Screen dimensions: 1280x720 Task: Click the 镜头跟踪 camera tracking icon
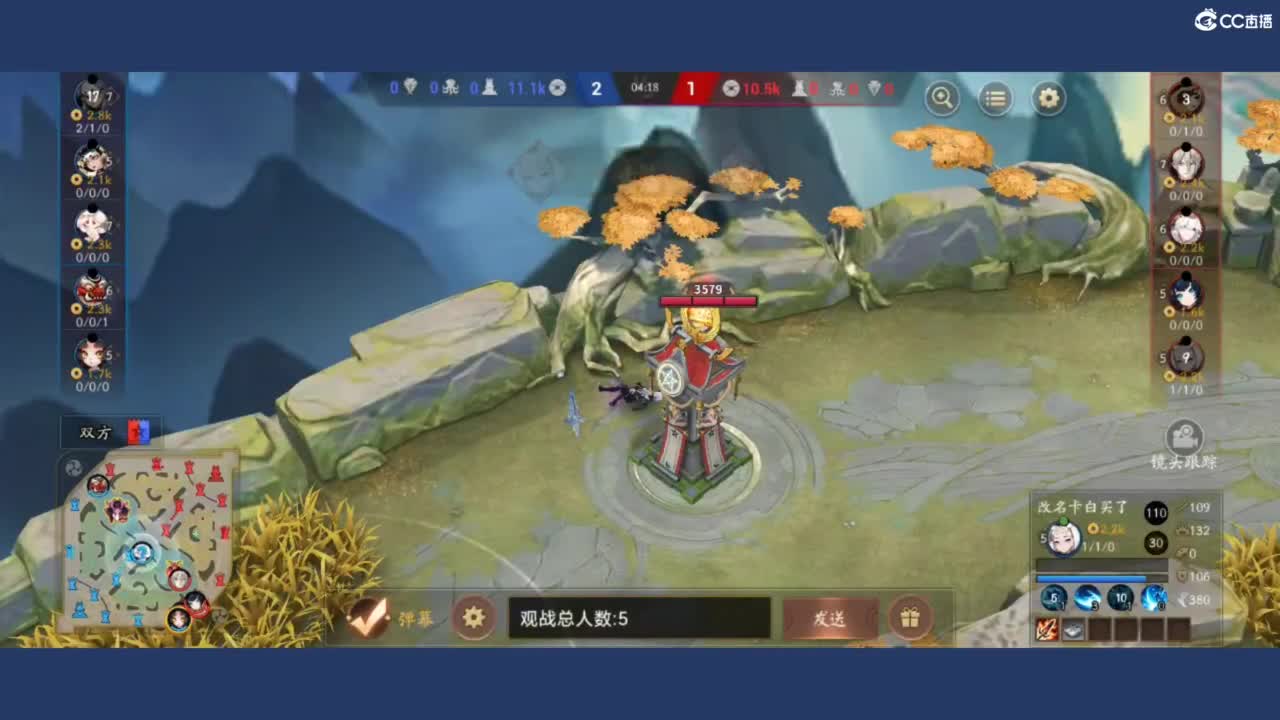pyautogui.click(x=1184, y=438)
